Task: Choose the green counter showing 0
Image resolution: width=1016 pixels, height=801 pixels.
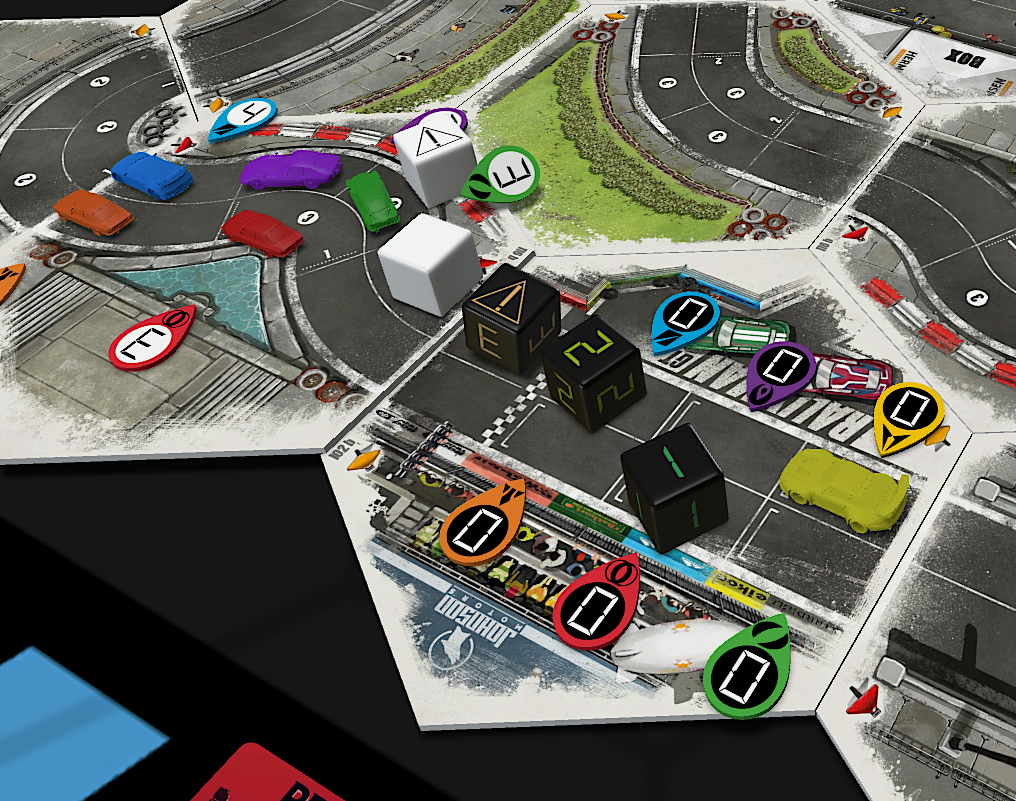Action: 745,669
